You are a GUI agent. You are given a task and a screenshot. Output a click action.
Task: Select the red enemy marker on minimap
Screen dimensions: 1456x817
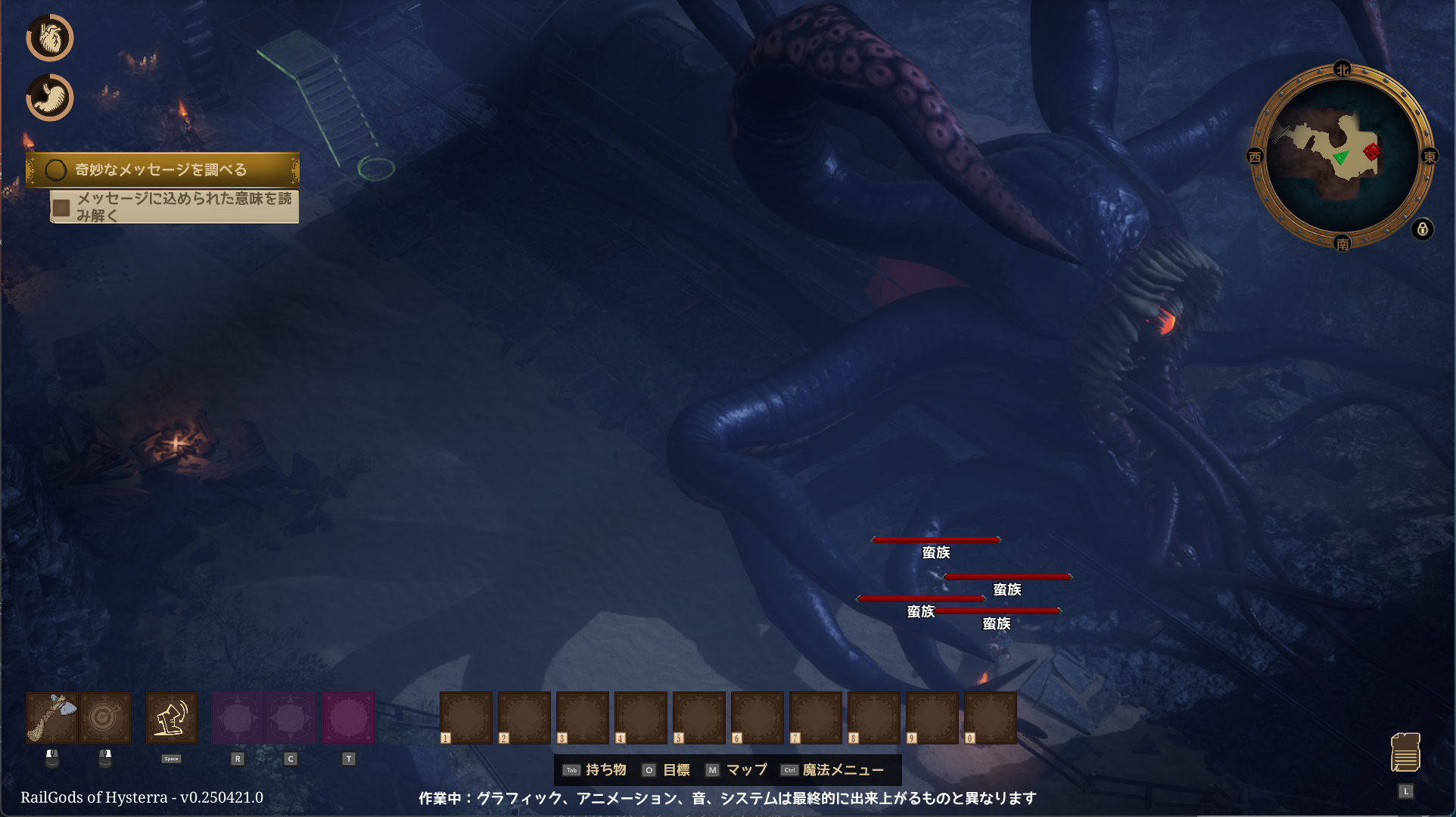point(1371,152)
